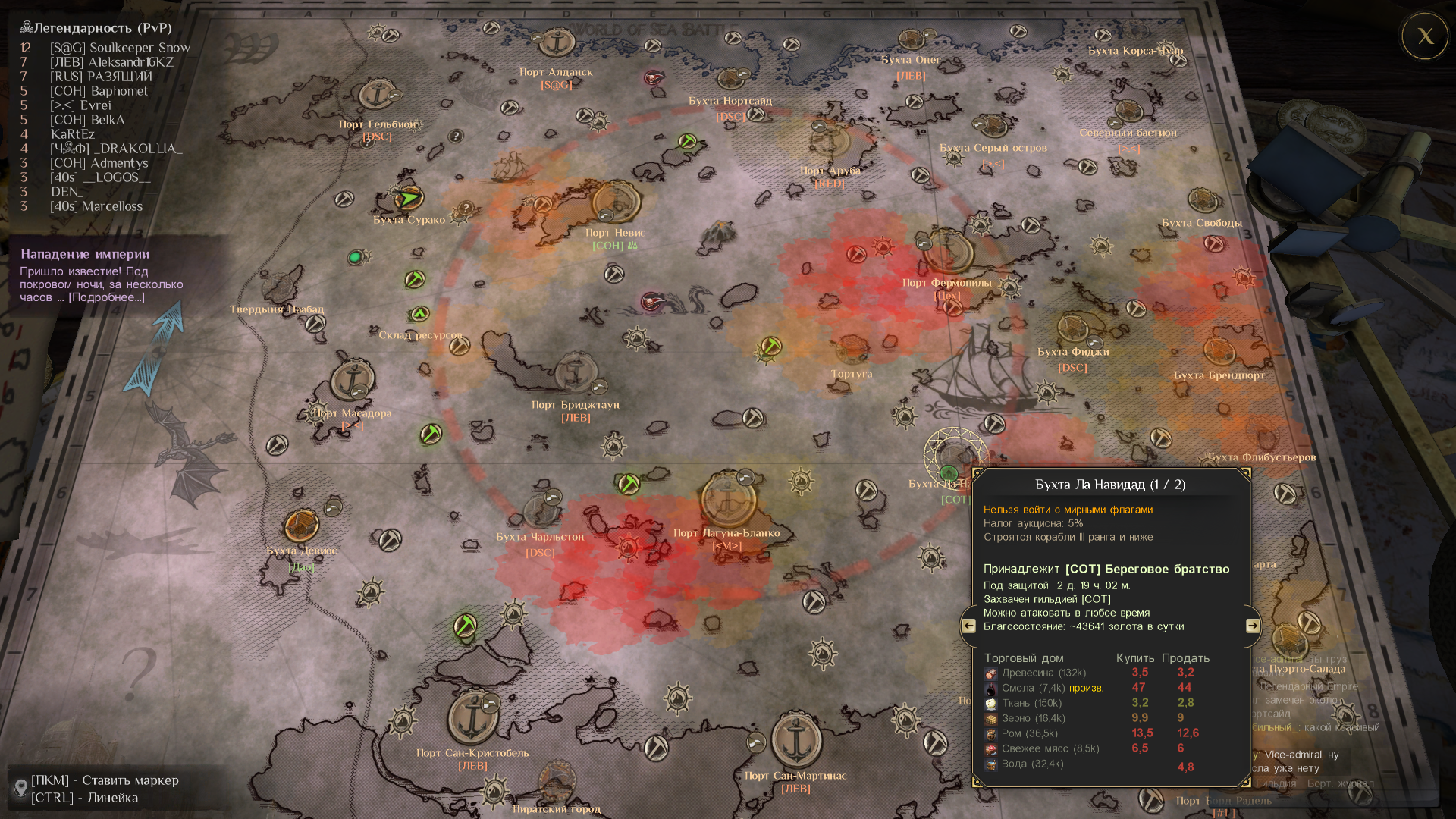Open the empire attack news details
Screen dimensions: 1456x819
click(x=106, y=297)
